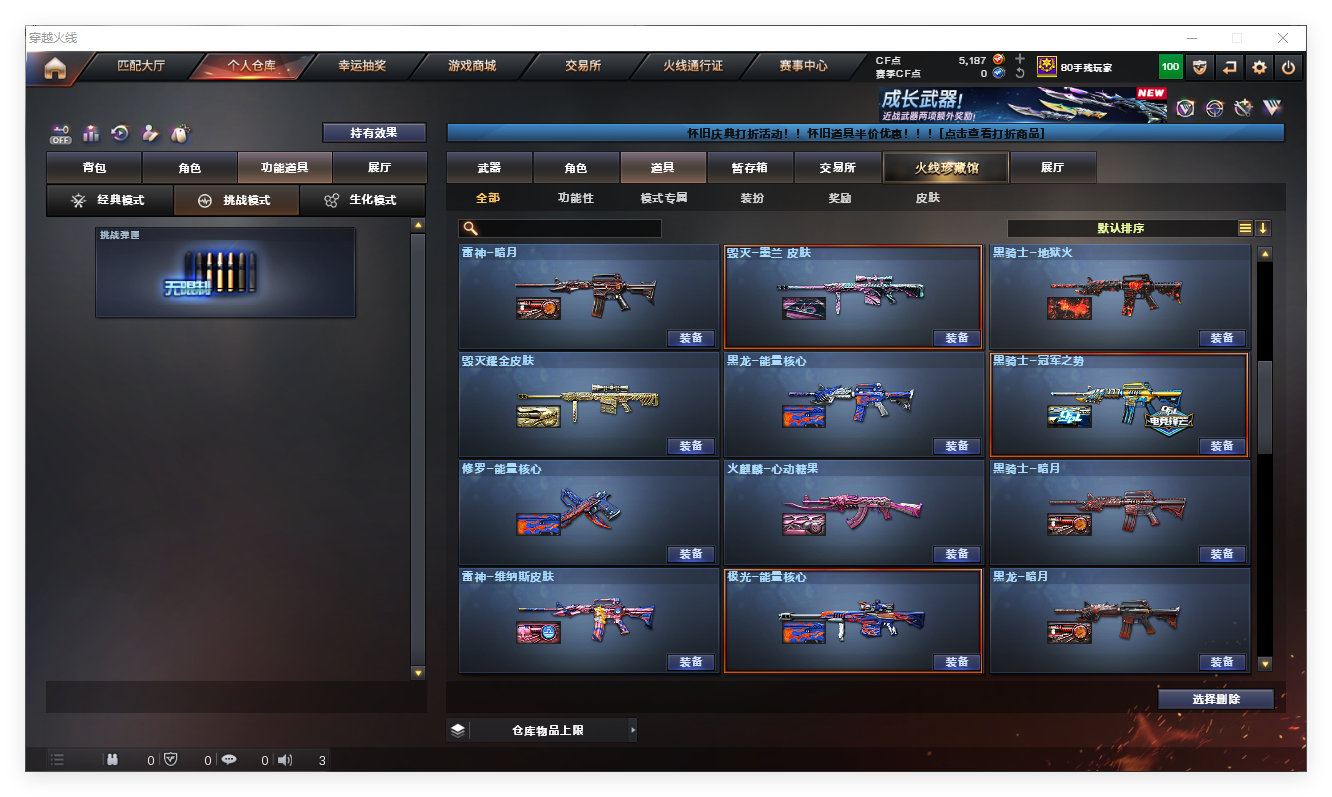
Task: Switch to 生化模式 biochemical mode tab
Action: click(362, 200)
